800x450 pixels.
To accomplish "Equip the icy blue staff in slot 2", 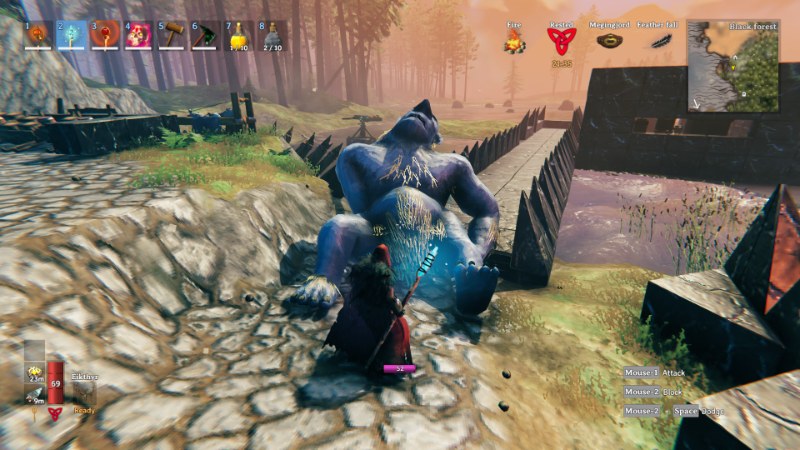I will 71,35.
